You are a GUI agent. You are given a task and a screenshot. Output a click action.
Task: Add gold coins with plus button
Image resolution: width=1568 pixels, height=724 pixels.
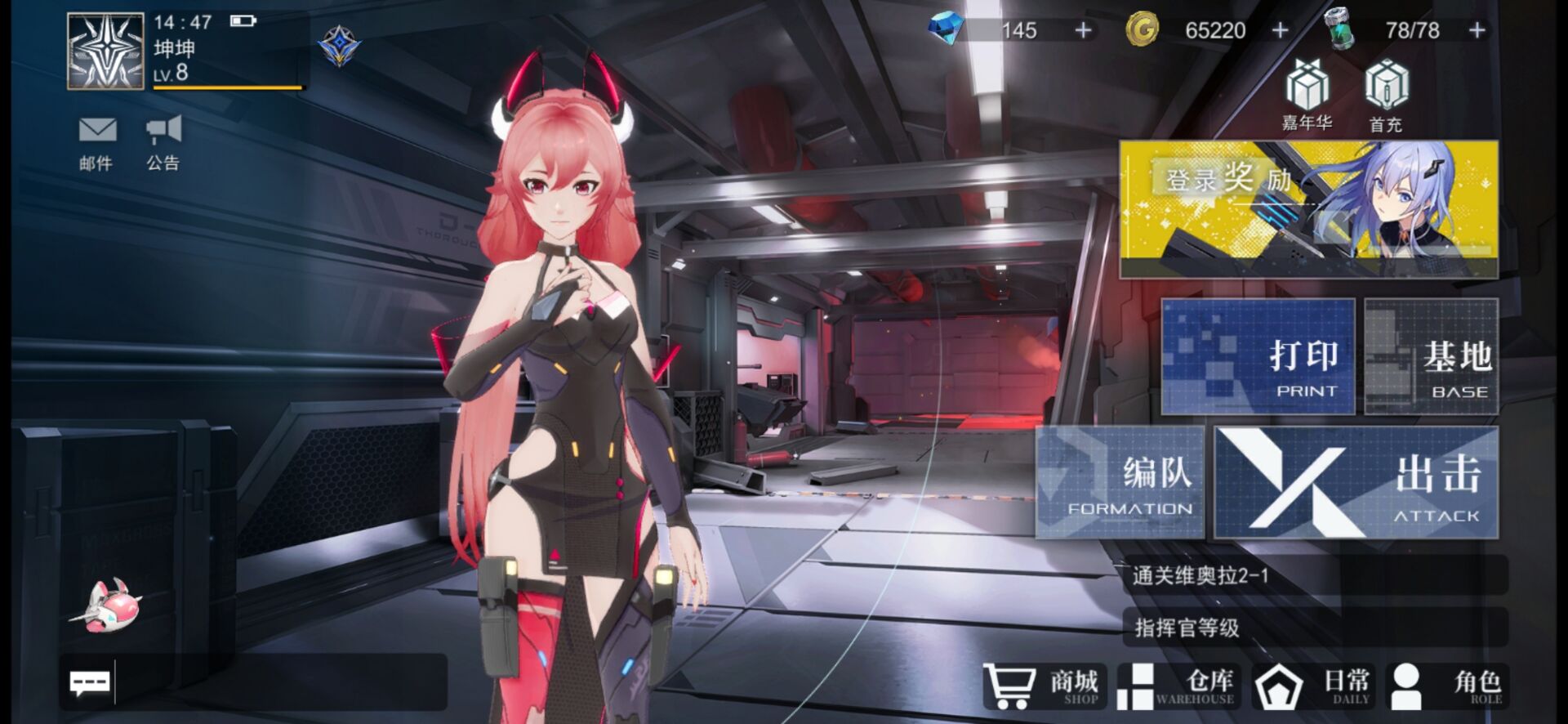(x=1280, y=30)
